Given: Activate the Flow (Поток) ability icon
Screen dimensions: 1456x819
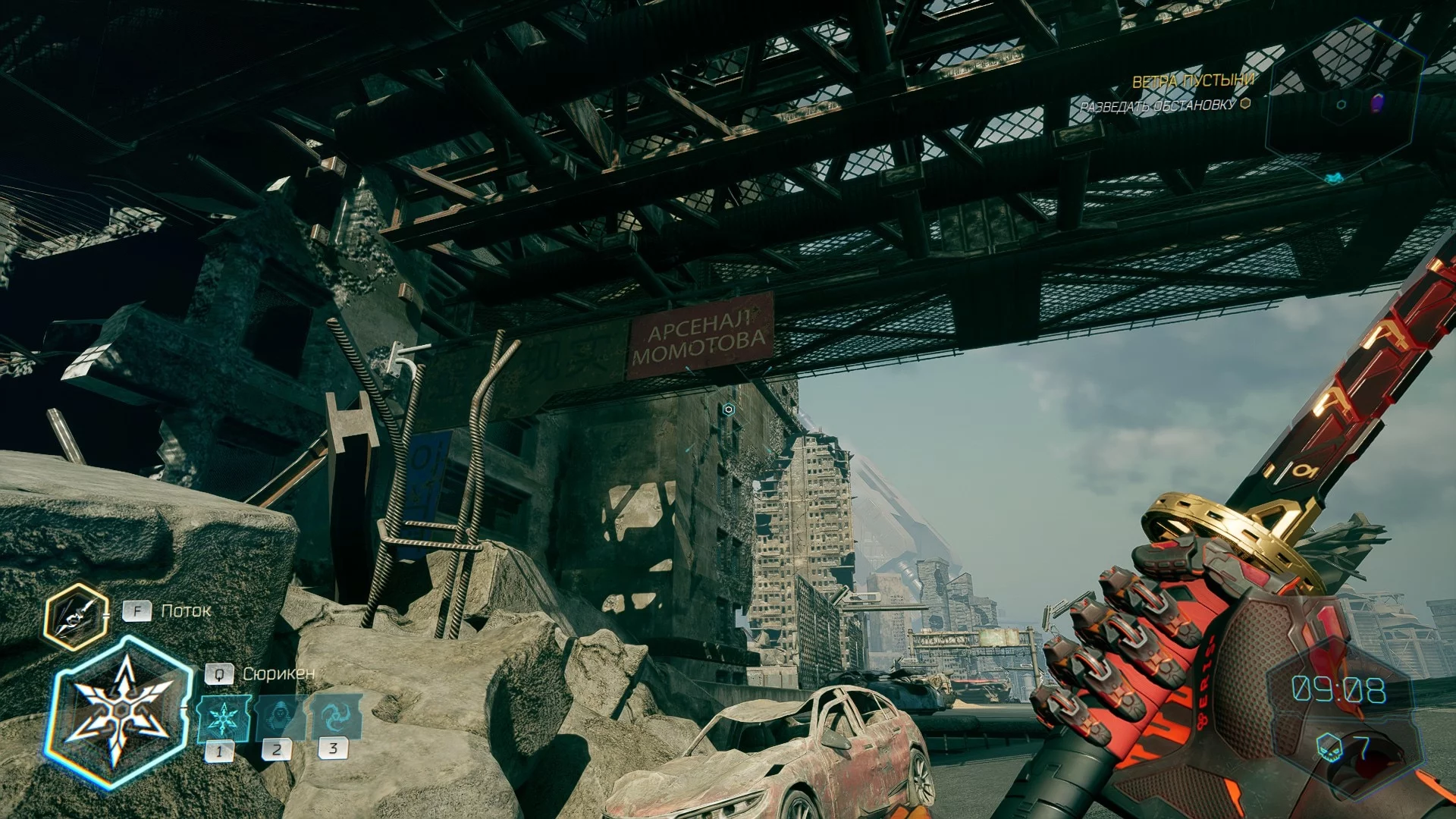Looking at the screenshot, I should coord(75,617).
